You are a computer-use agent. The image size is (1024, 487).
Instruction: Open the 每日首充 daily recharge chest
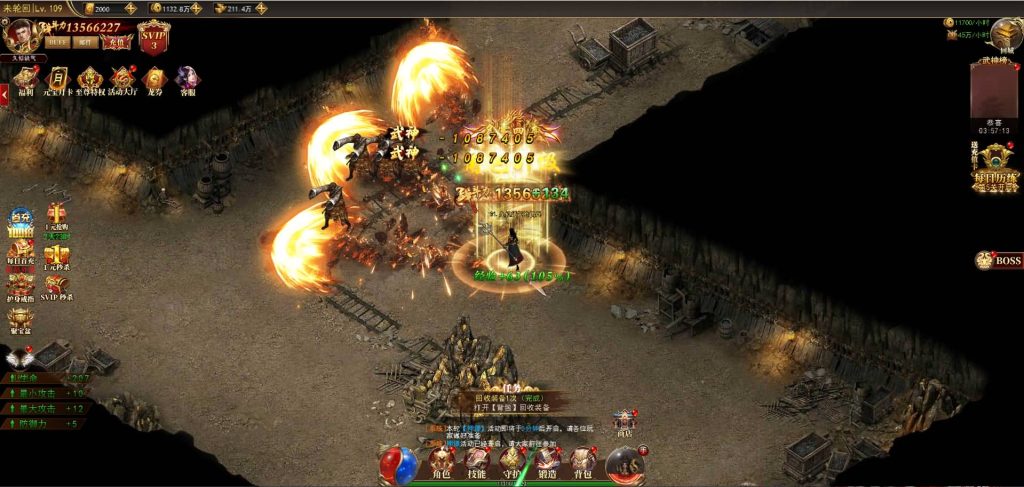coord(21,255)
